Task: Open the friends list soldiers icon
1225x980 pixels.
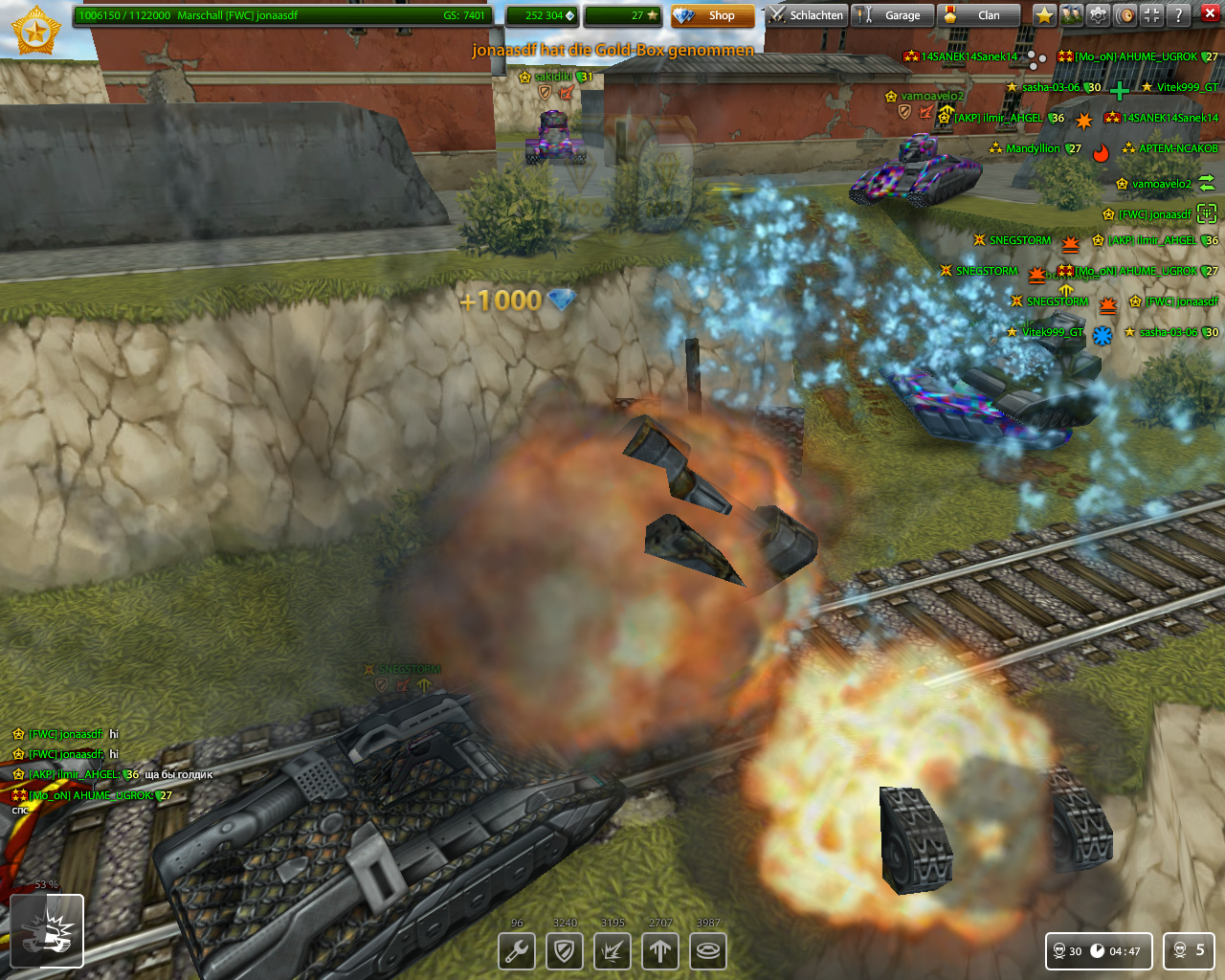Action: point(1071,15)
